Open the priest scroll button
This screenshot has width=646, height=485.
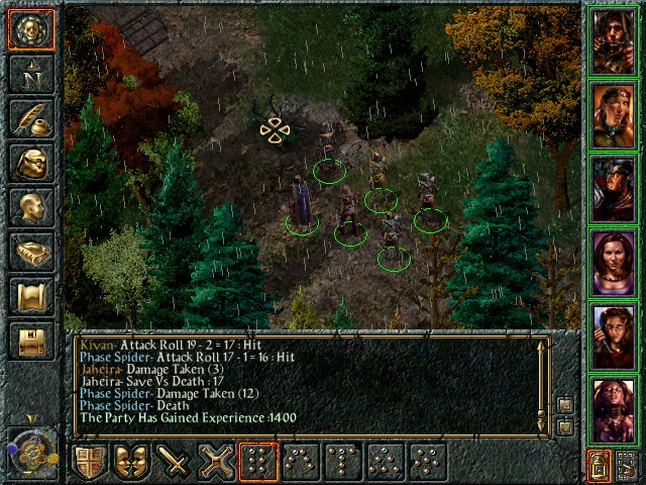(30, 297)
